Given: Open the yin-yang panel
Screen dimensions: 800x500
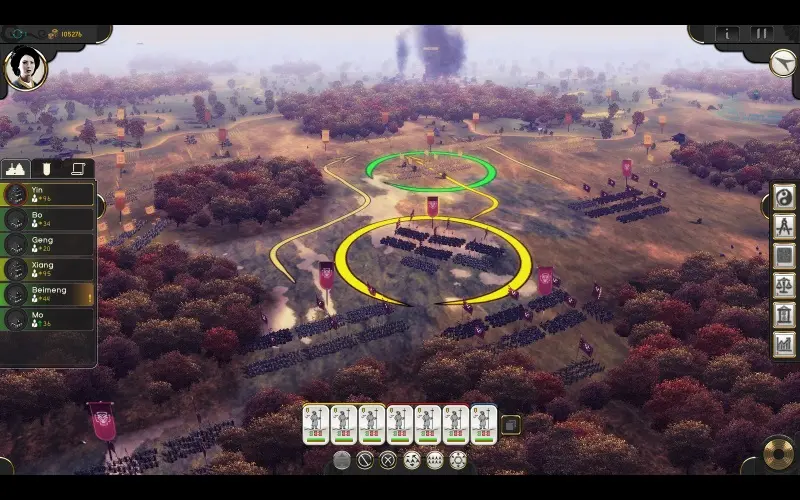Looking at the screenshot, I should pos(784,197).
